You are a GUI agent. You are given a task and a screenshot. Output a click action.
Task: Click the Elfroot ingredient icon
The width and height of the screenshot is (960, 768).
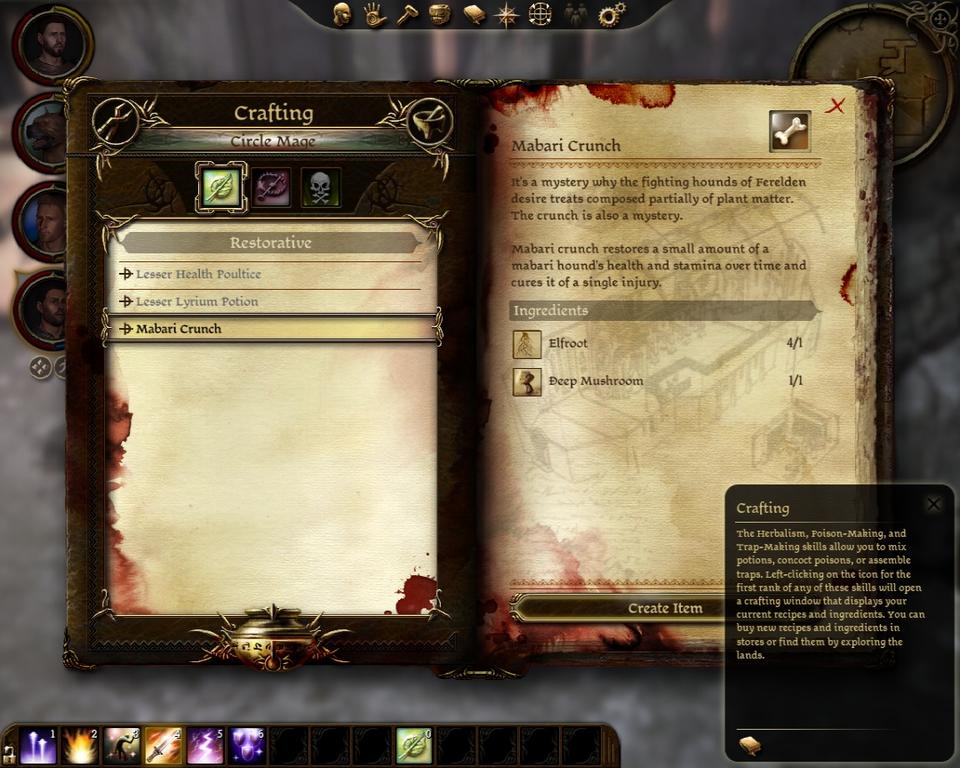coord(527,344)
